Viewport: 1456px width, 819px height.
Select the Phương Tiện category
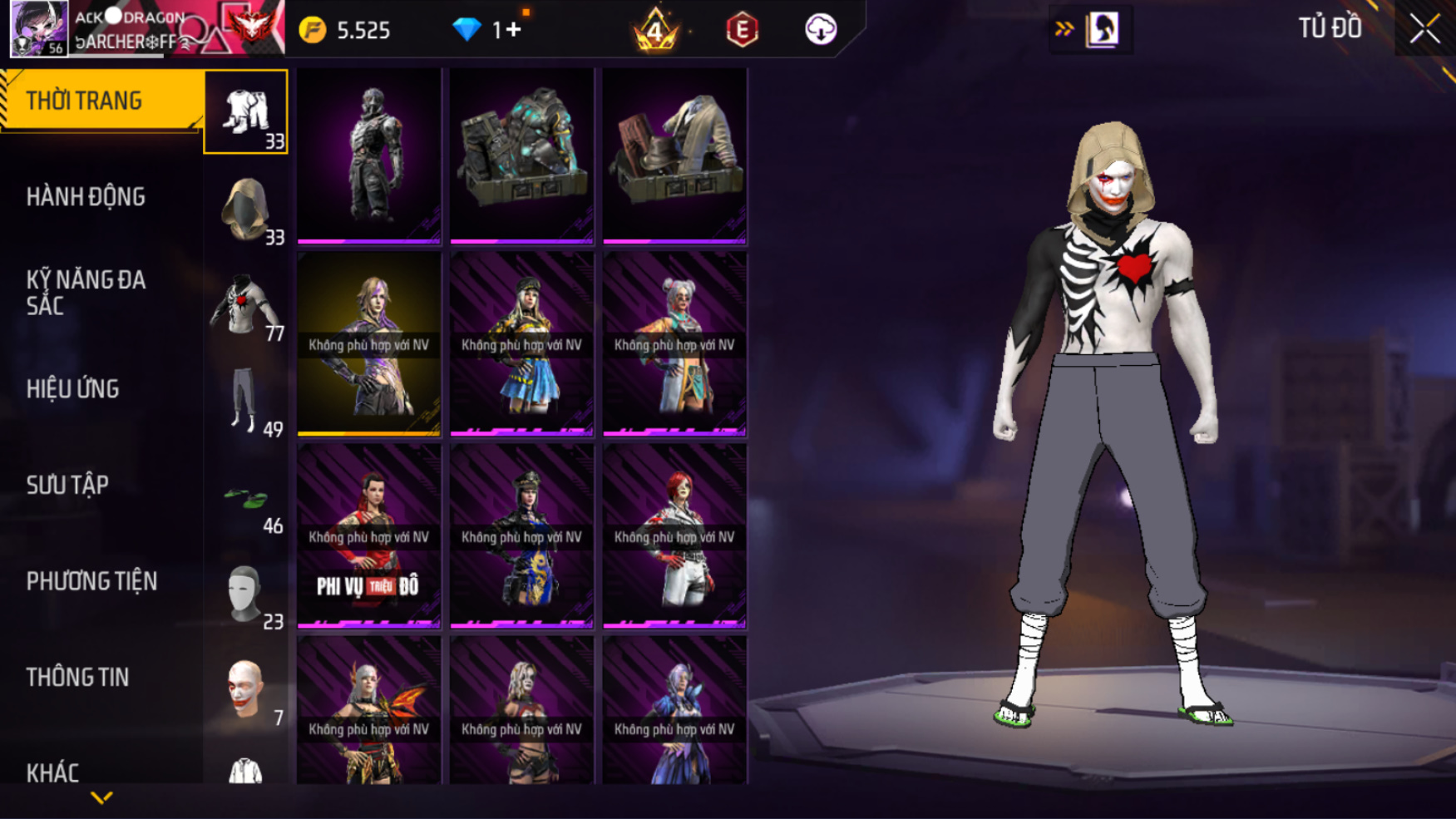click(91, 581)
